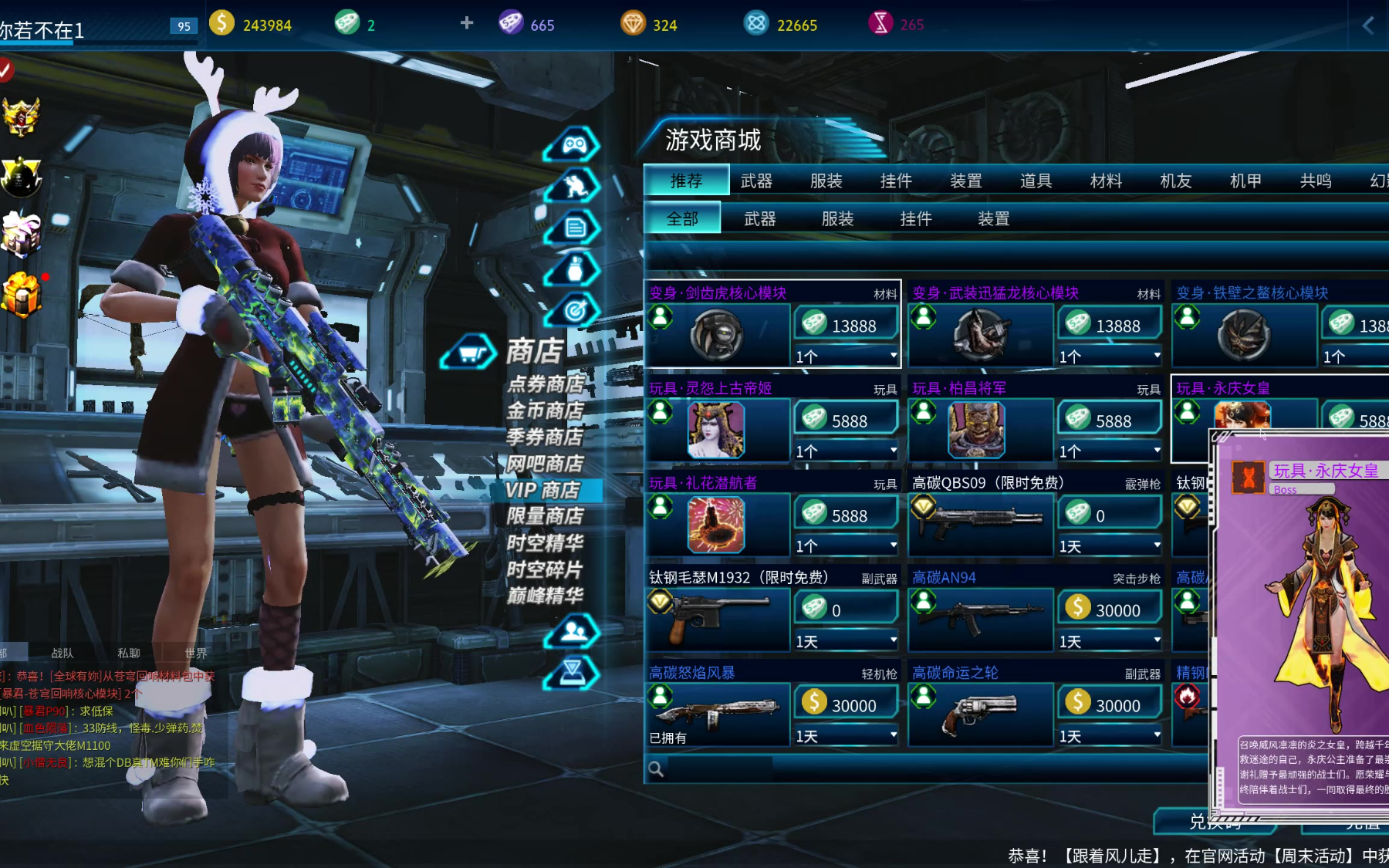Purchase 高碳命运之轮 for 30000 gold
The width and height of the screenshot is (1389, 868).
(x=1110, y=704)
